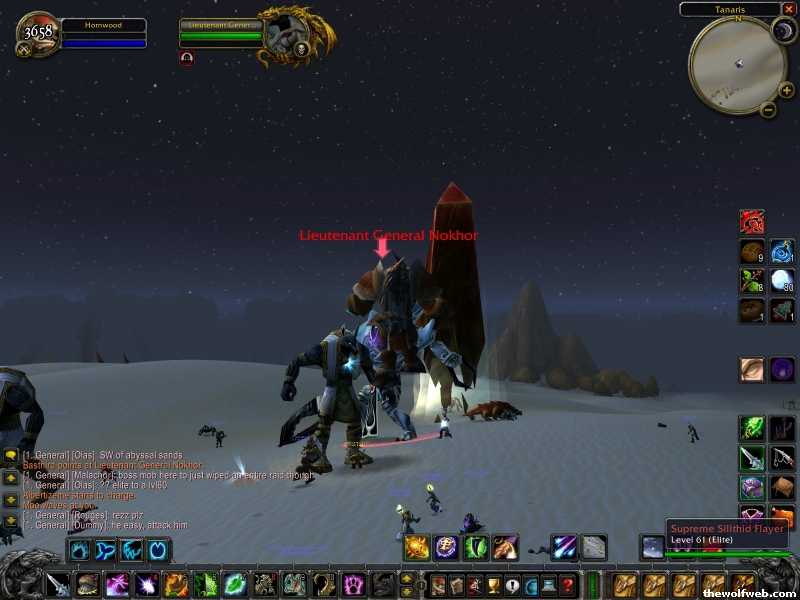This screenshot has width=800, height=600.
Task: Select the sword ability on right bar
Action: [x=752, y=458]
